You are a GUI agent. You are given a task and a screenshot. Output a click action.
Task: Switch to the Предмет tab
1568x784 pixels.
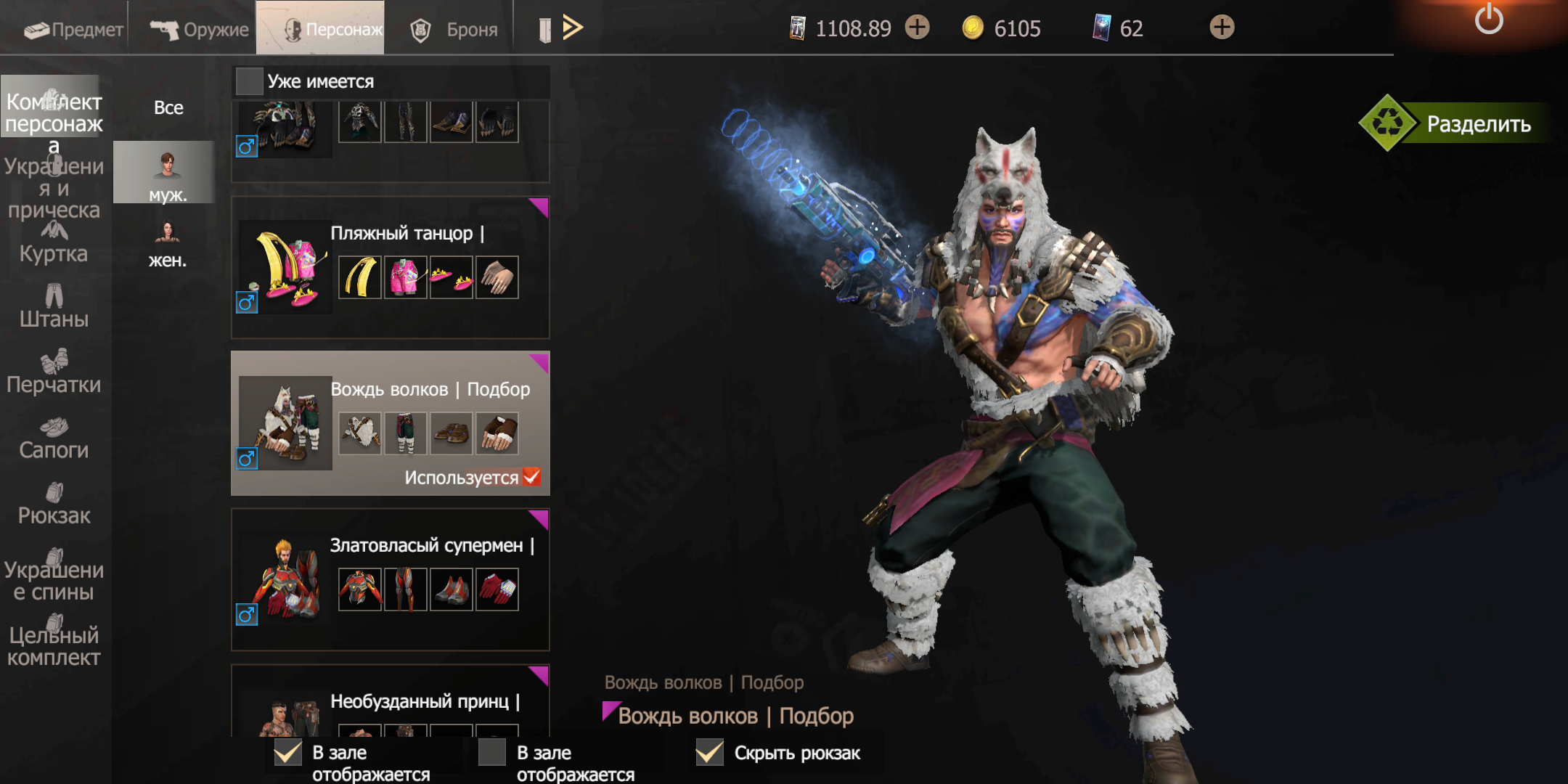[73, 29]
